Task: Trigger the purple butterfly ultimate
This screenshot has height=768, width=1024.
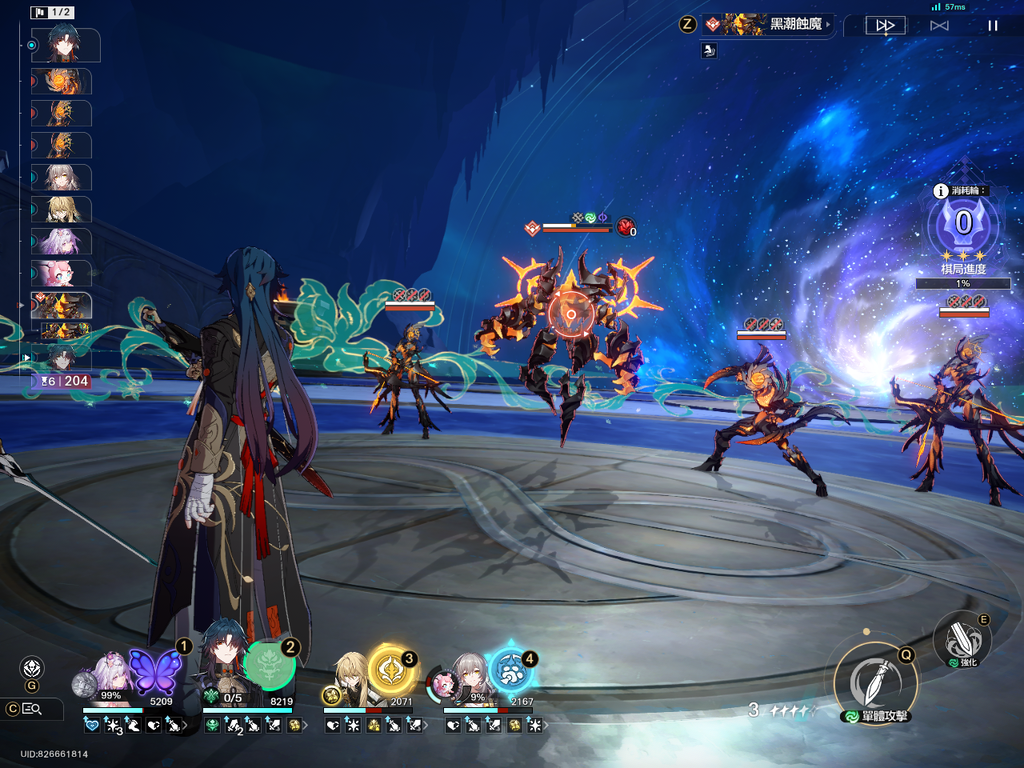Action: [x=155, y=670]
